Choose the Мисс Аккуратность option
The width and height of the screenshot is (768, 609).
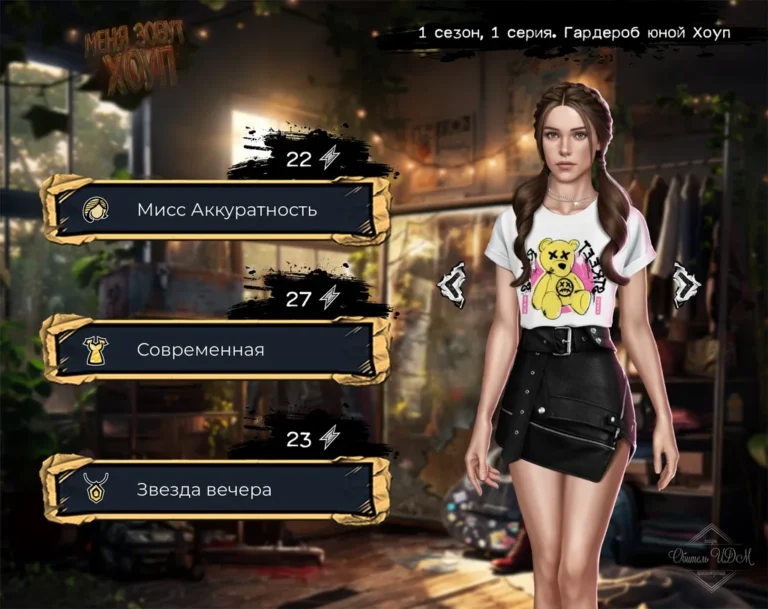point(215,209)
